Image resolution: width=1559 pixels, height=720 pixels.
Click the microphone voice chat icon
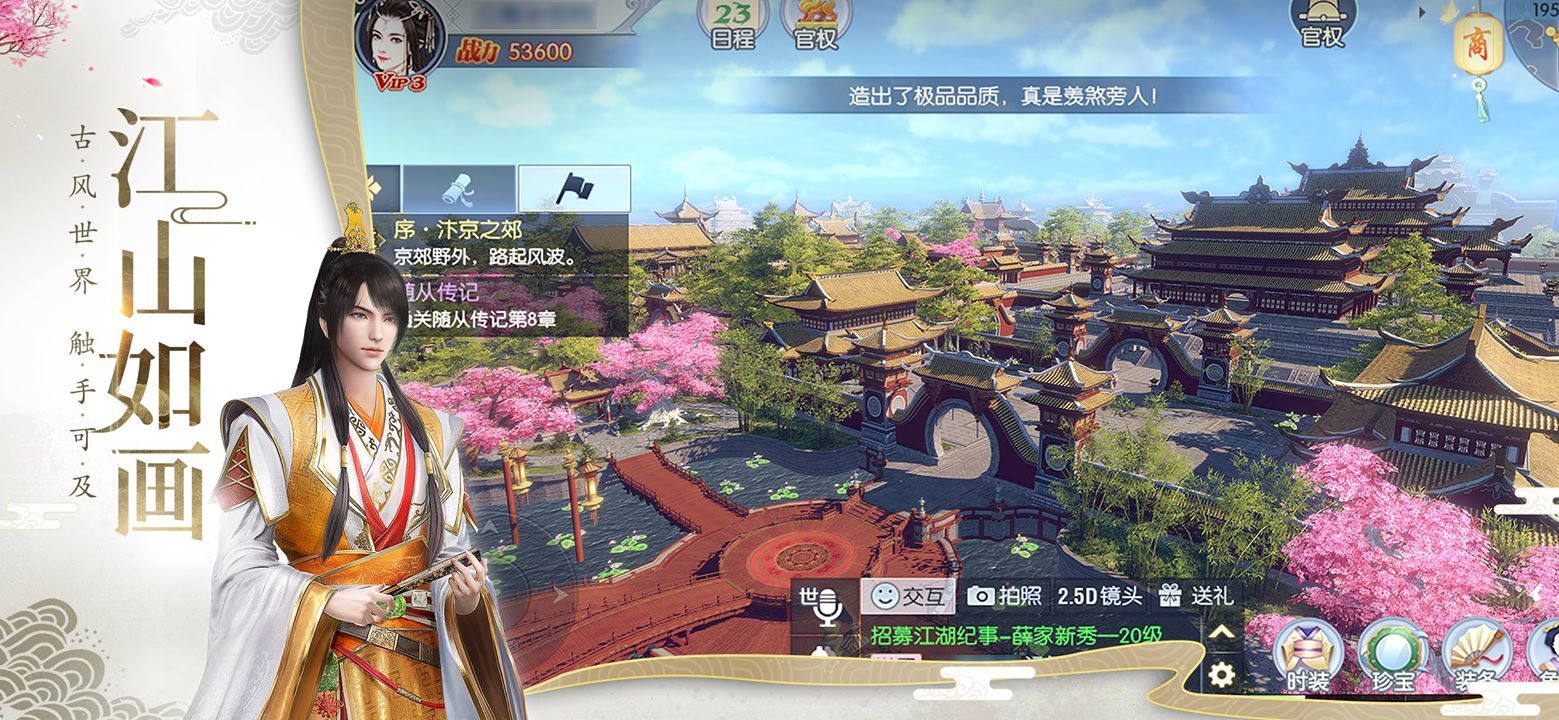(830, 600)
